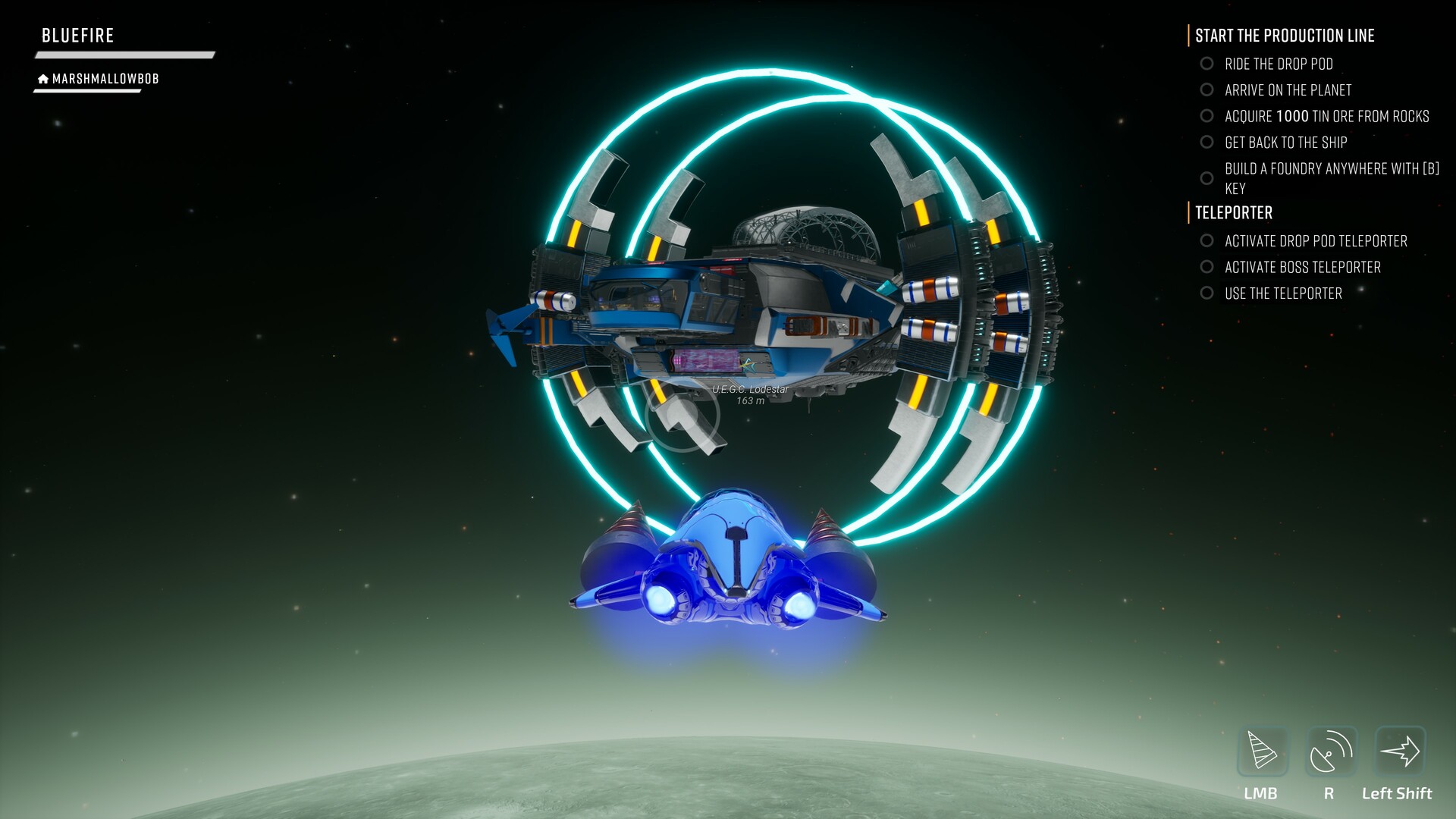
Task: Click the progress bar under BLUEFIRE
Action: (124, 53)
